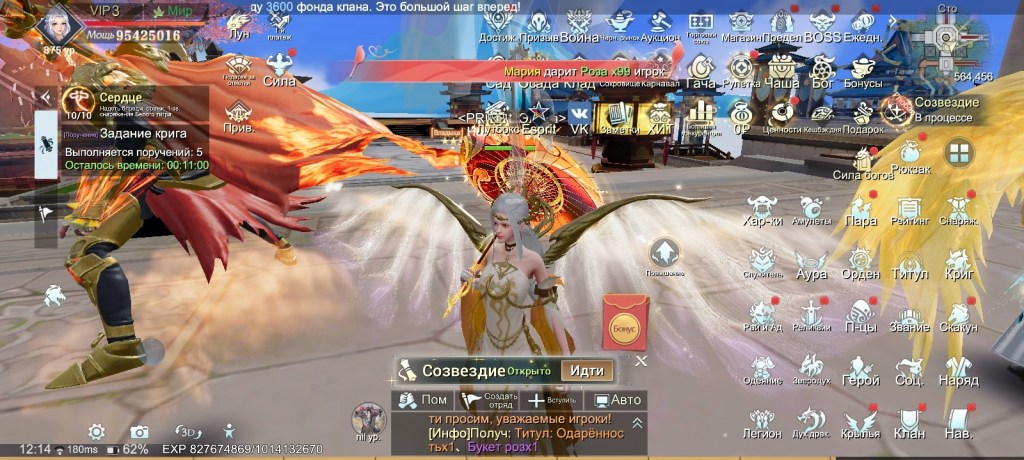Viewport: 1024px width, 460px height.
Task: Open the Рулетка roulette event
Action: pyautogui.click(x=741, y=71)
